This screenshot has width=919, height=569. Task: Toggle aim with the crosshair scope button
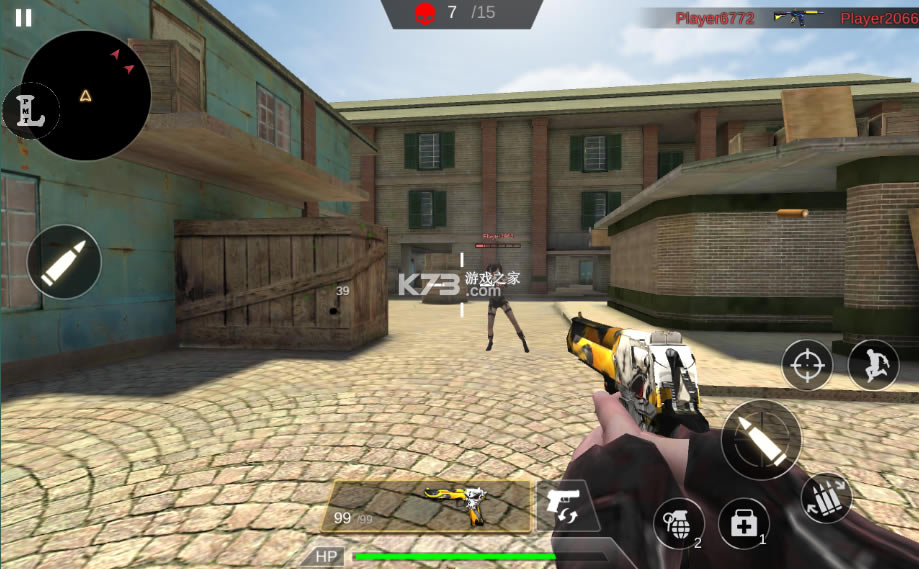tap(807, 365)
